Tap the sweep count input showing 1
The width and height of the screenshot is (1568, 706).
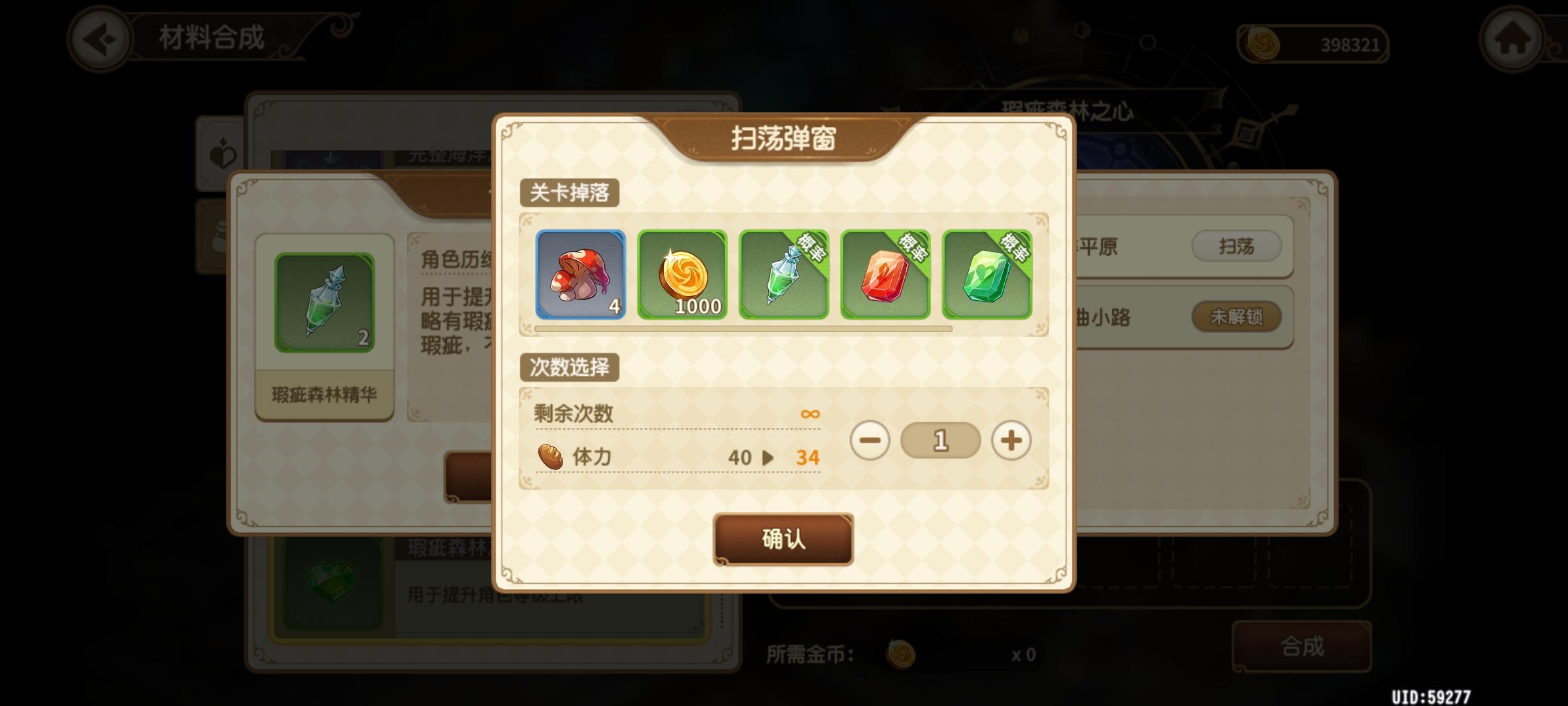click(x=939, y=441)
